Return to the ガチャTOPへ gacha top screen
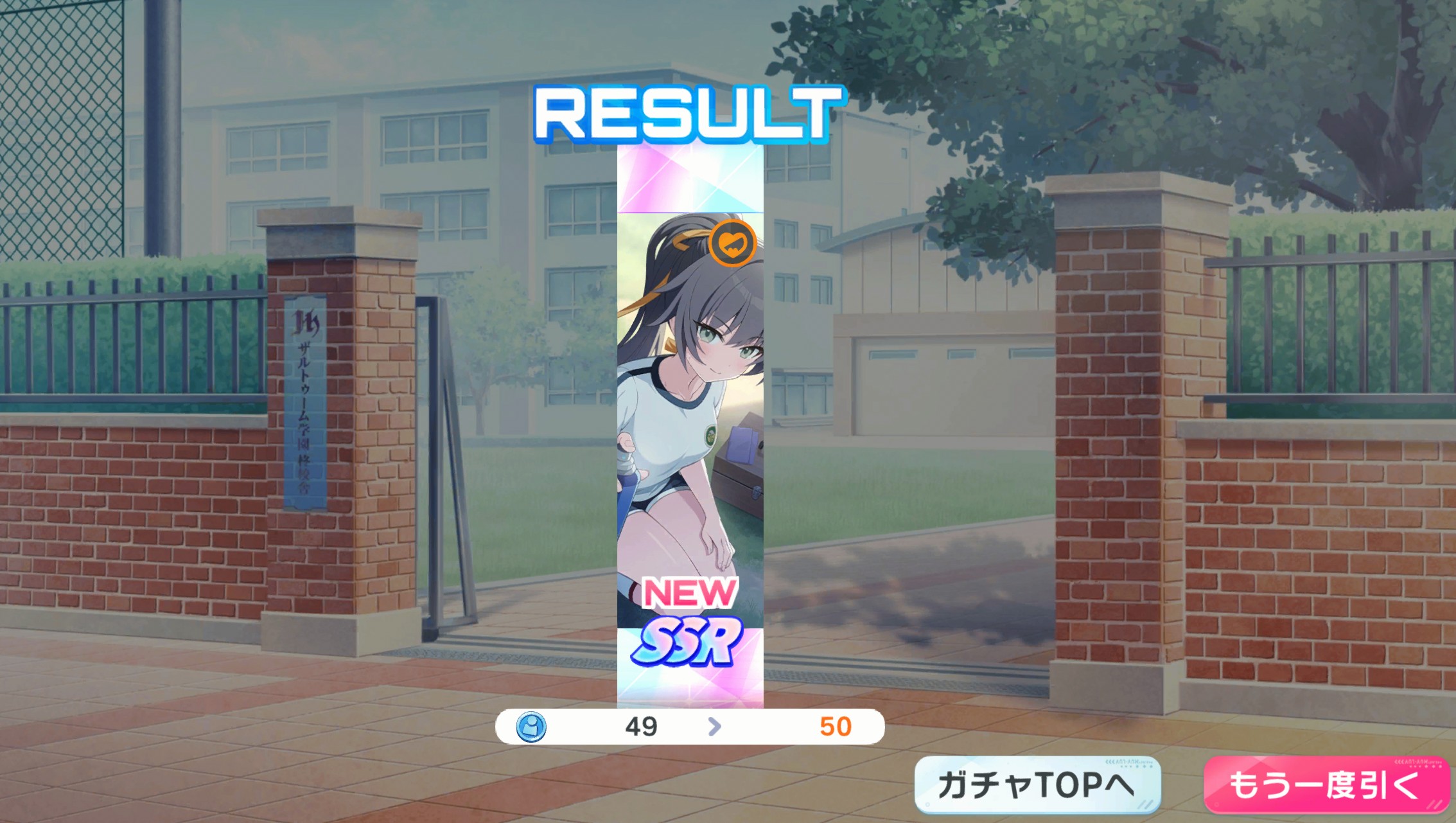 1037,784
